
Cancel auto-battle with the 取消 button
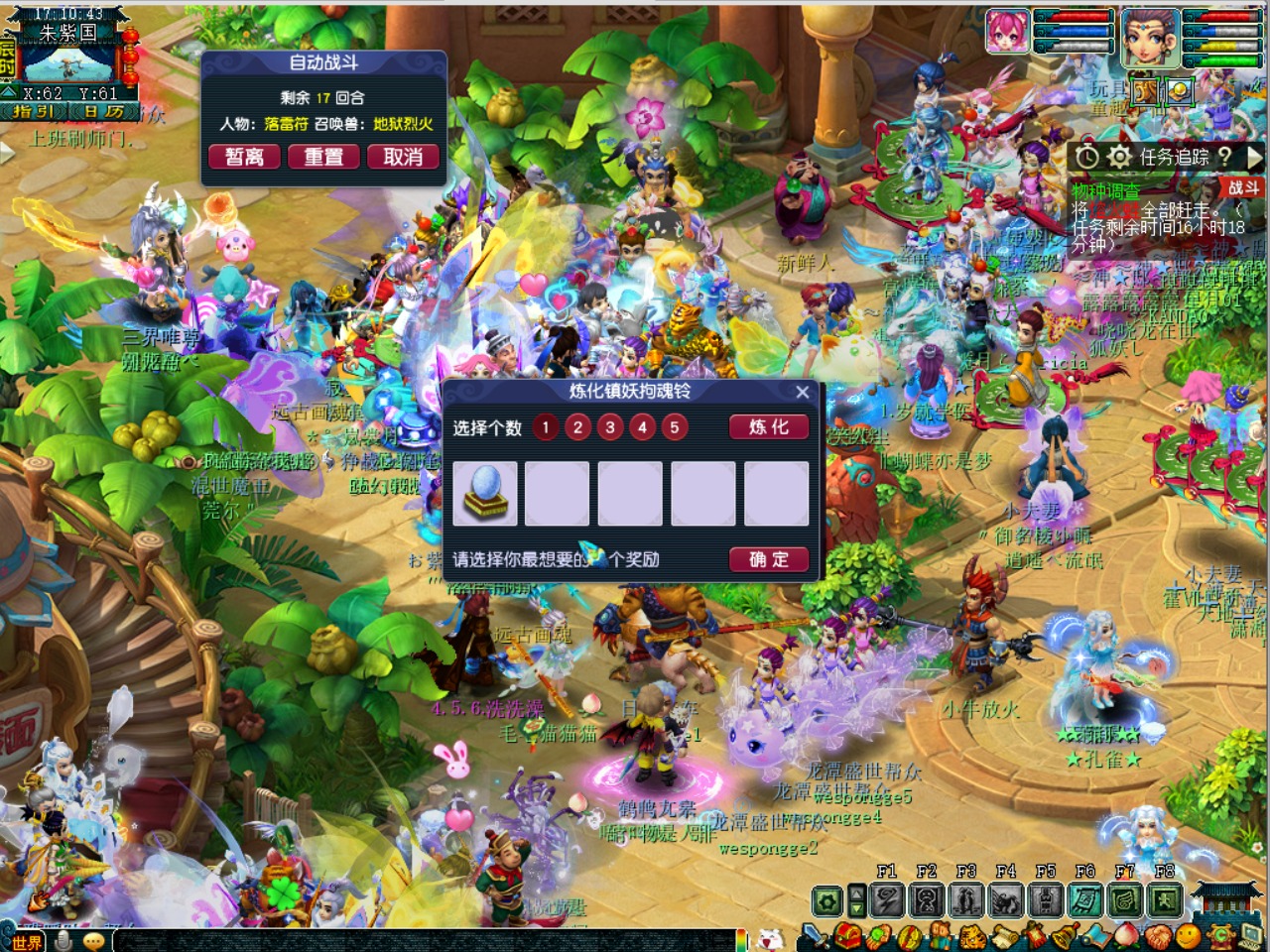403,157
